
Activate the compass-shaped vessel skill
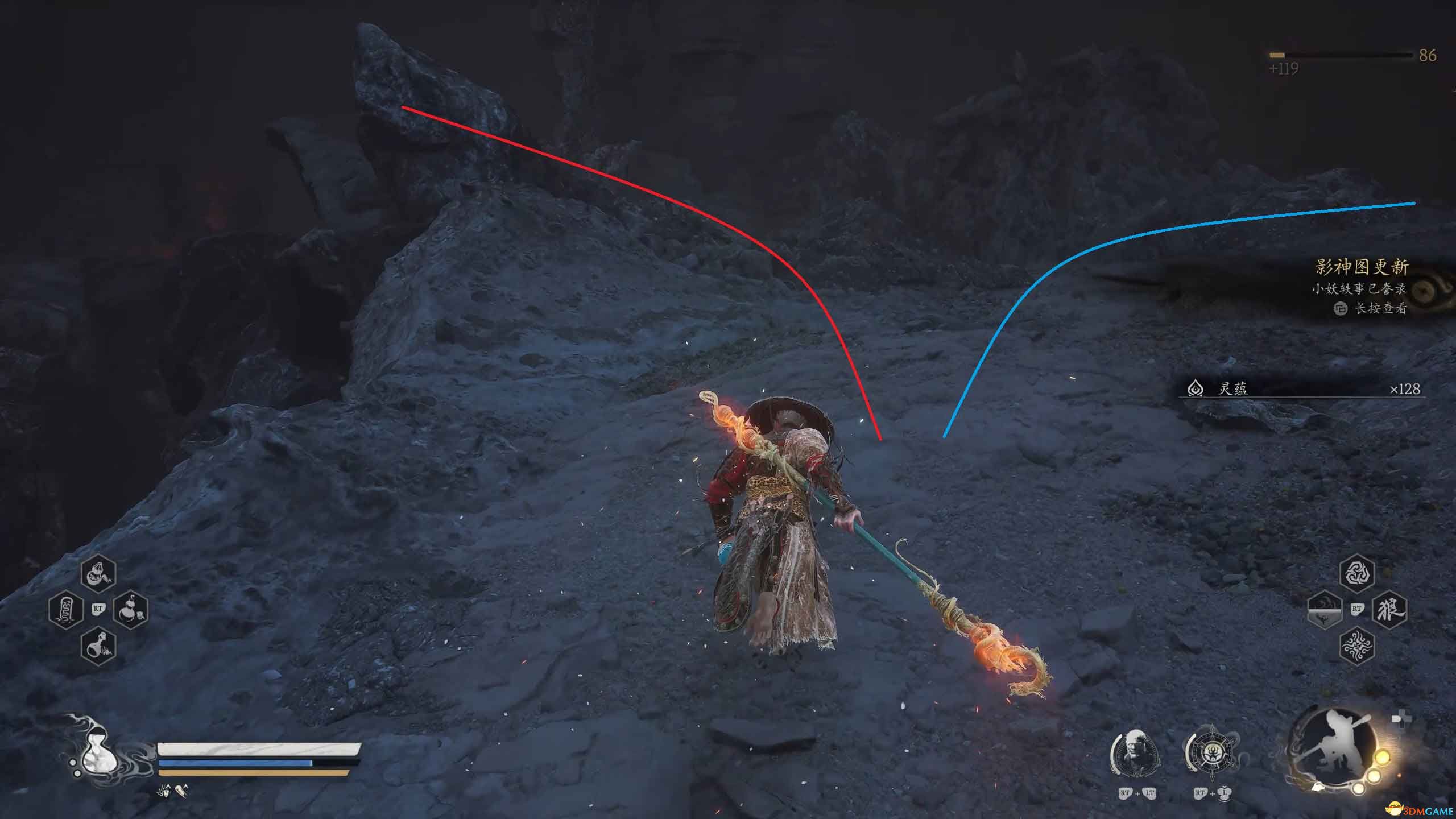(x=1211, y=754)
